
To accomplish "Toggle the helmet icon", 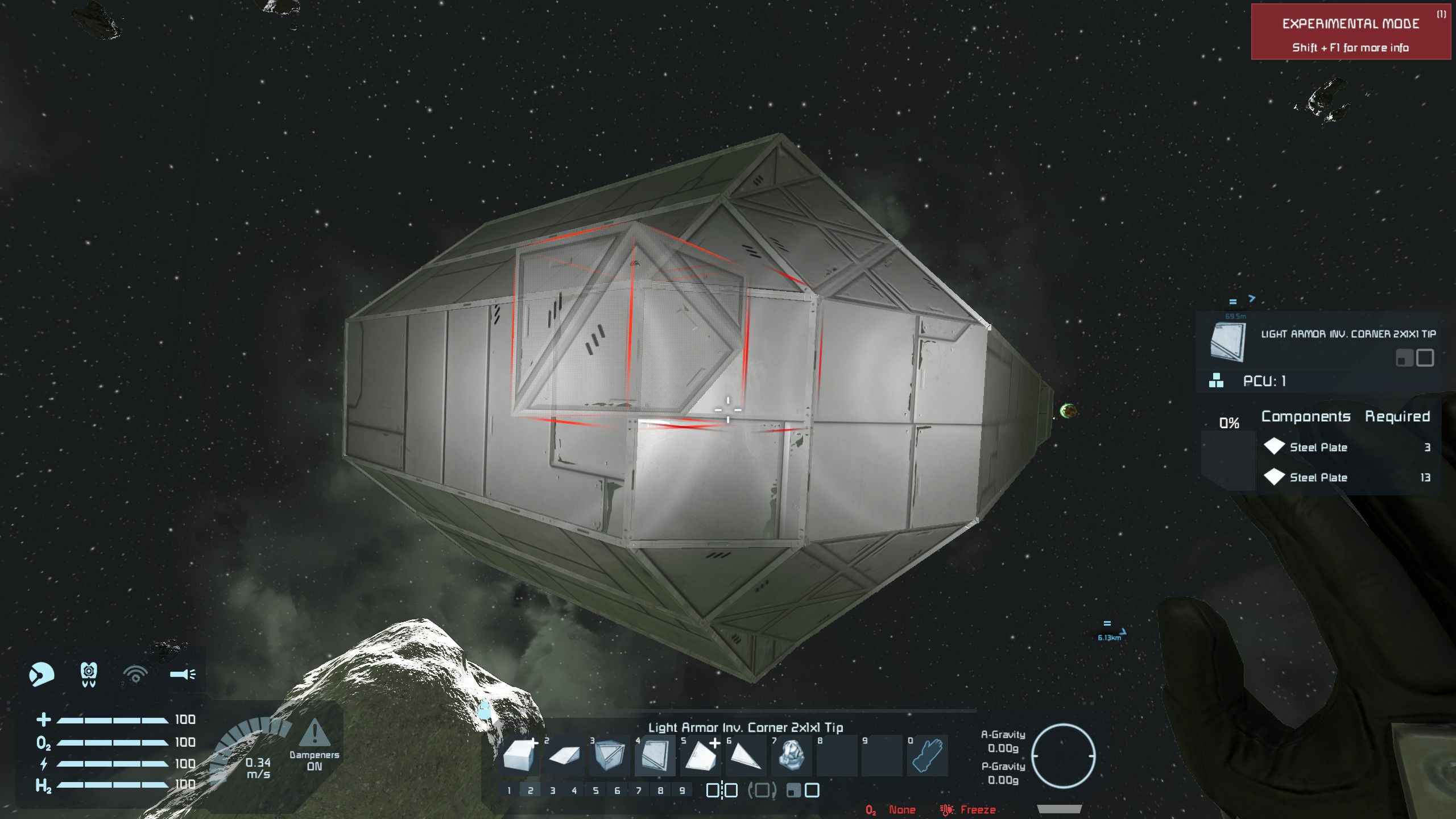I will pyautogui.click(x=42, y=675).
